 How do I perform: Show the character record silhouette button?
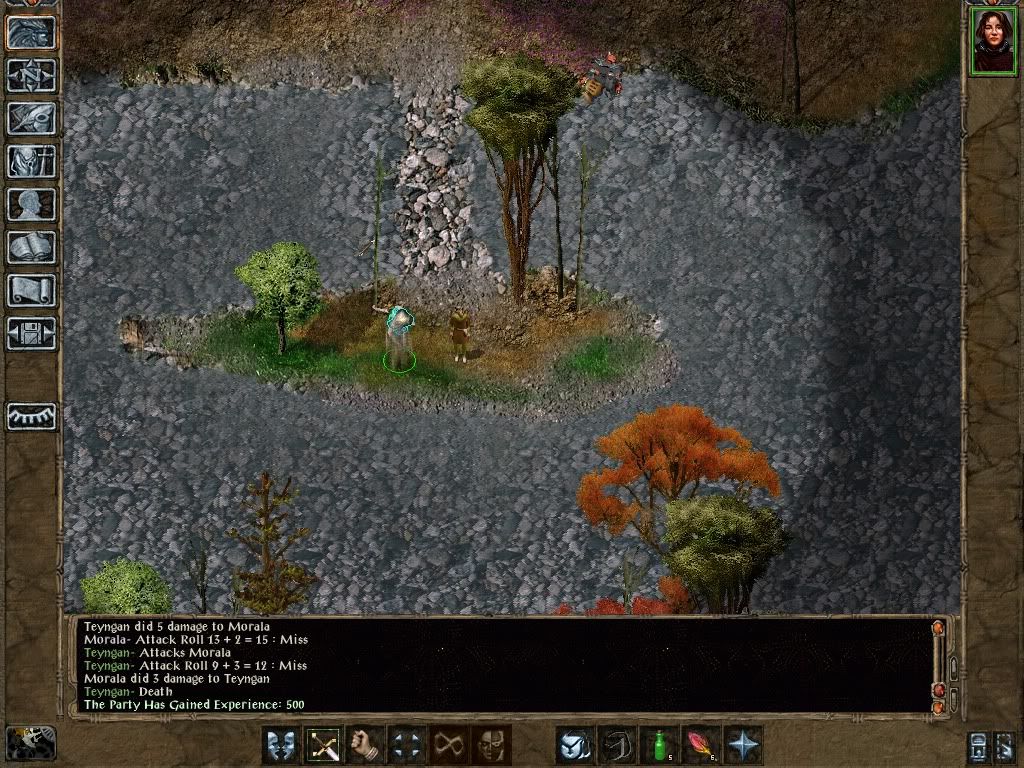point(31,204)
